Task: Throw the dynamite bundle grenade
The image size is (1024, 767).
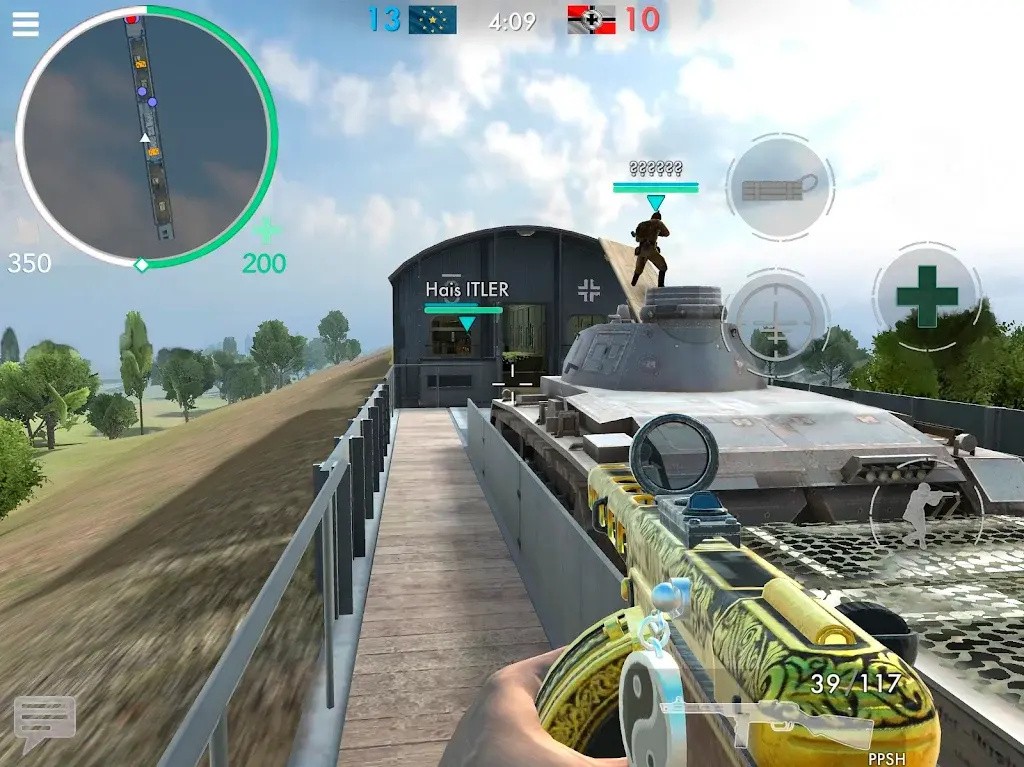Action: [x=780, y=187]
